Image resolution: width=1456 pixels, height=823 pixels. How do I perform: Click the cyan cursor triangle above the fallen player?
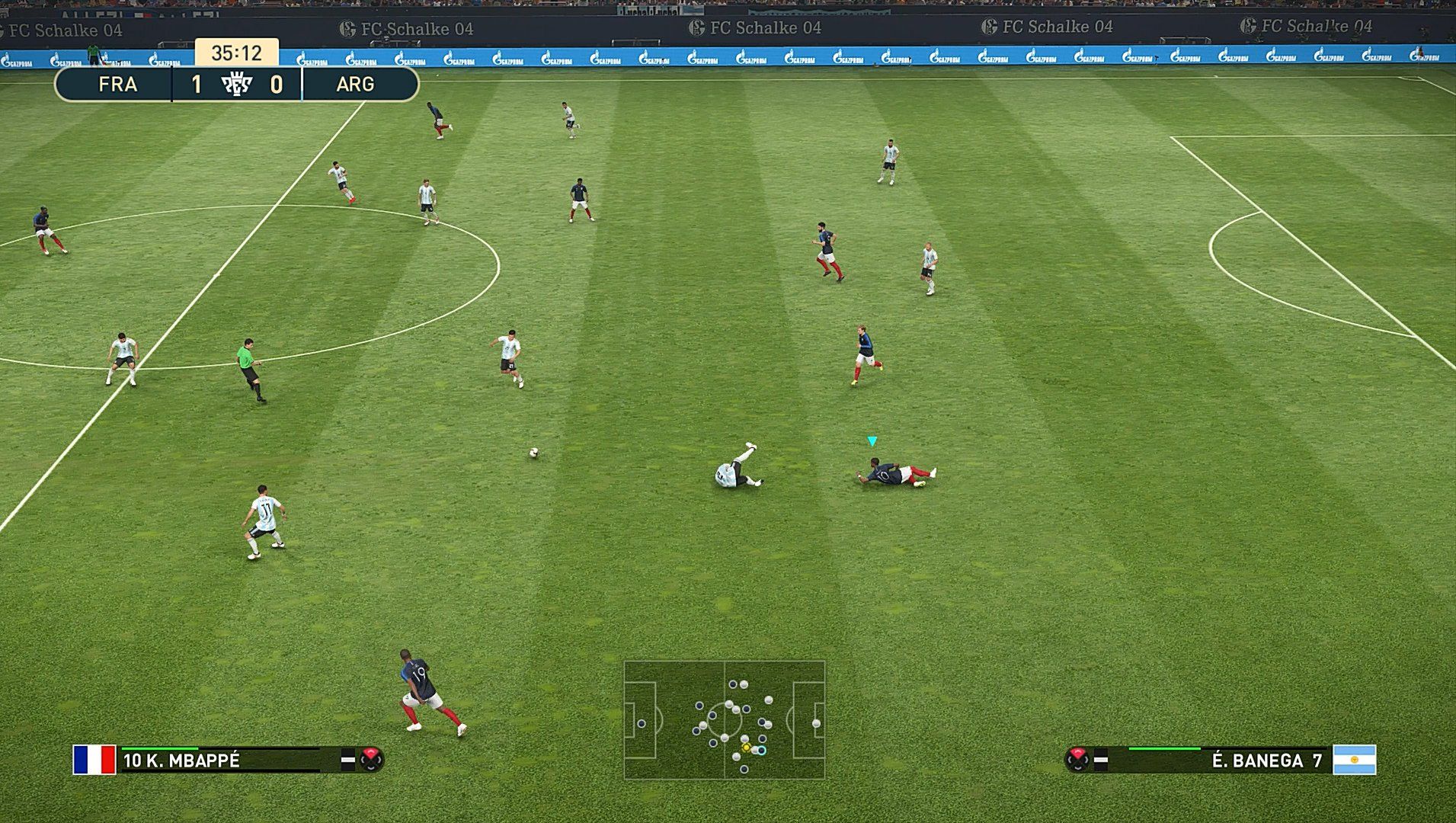(x=871, y=440)
